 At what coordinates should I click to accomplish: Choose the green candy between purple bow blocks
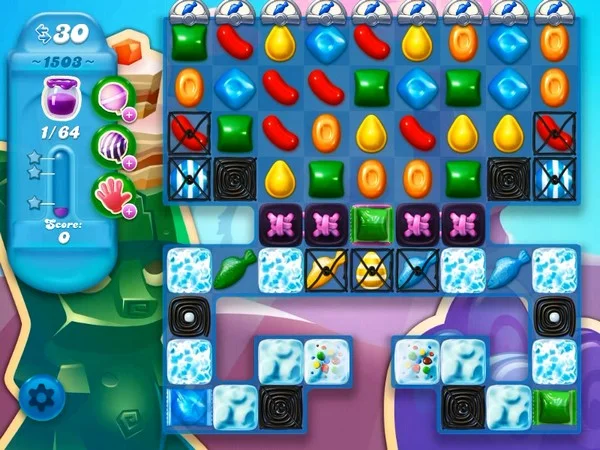tap(370, 223)
